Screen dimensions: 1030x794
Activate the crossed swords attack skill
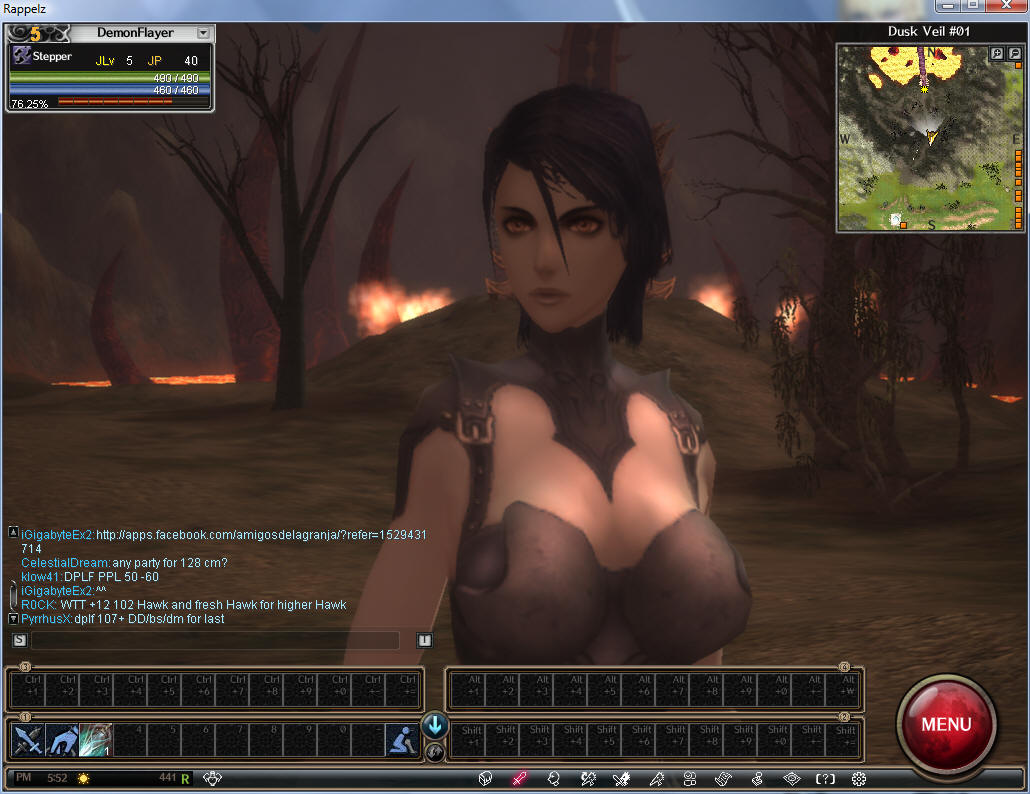pos(26,740)
